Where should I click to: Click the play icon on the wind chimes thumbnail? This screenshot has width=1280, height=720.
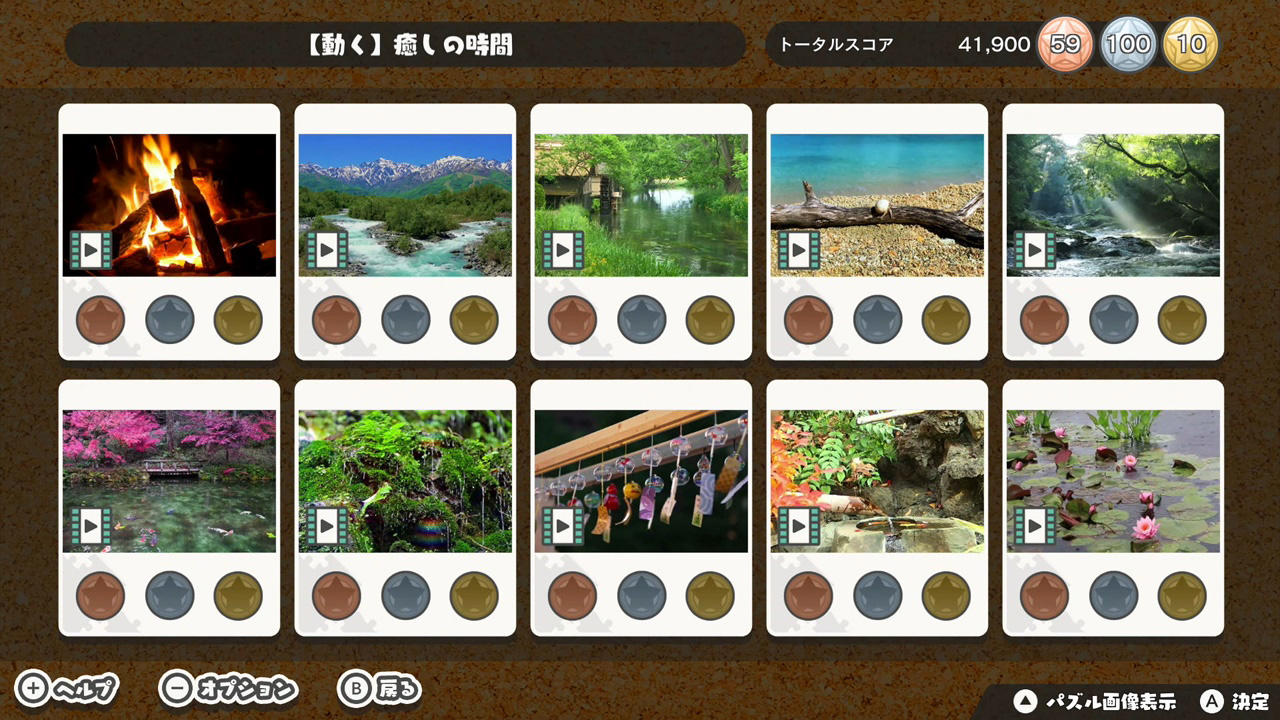pyautogui.click(x=563, y=525)
